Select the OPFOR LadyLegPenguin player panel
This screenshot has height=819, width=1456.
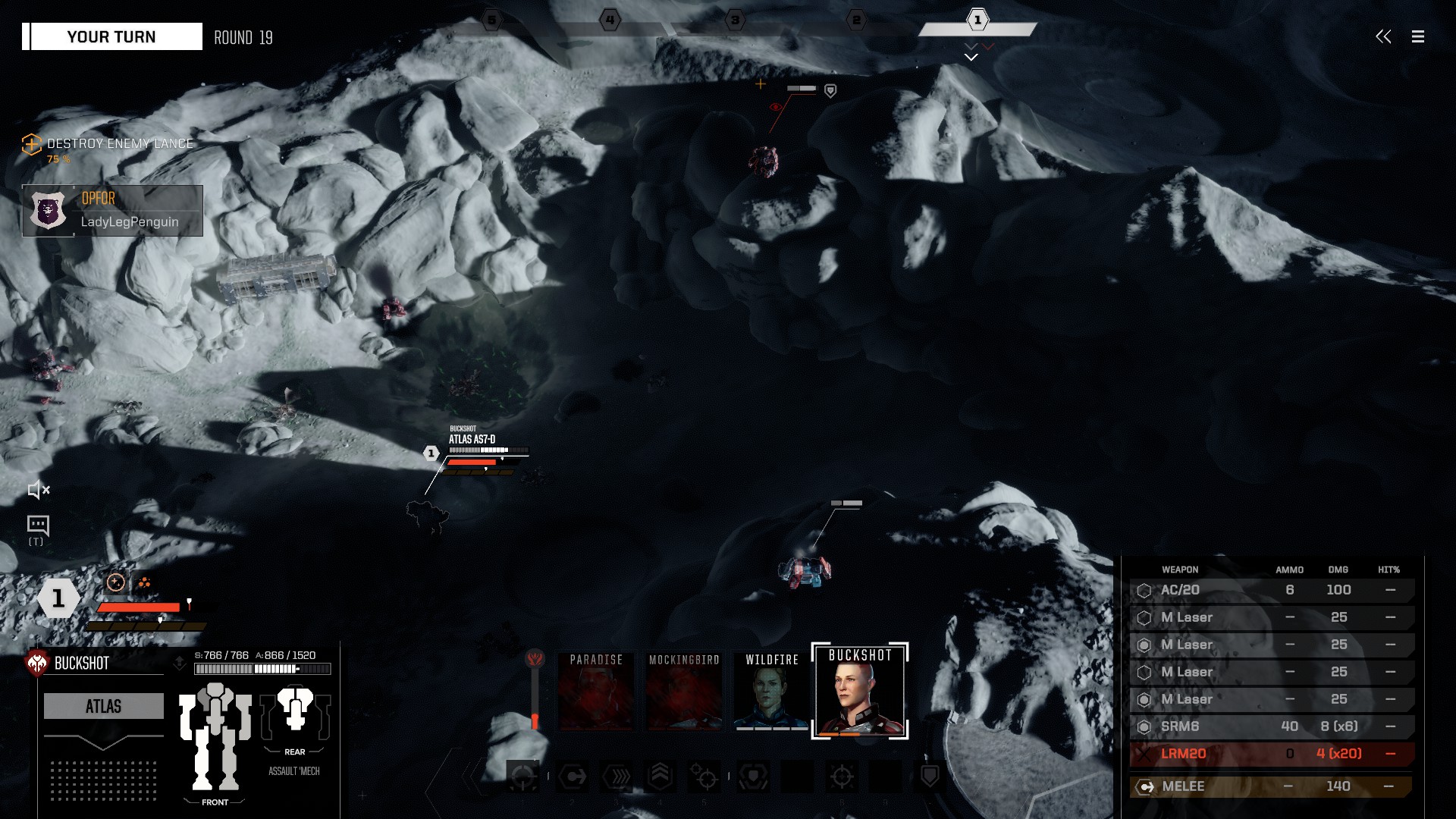pyautogui.click(x=113, y=211)
